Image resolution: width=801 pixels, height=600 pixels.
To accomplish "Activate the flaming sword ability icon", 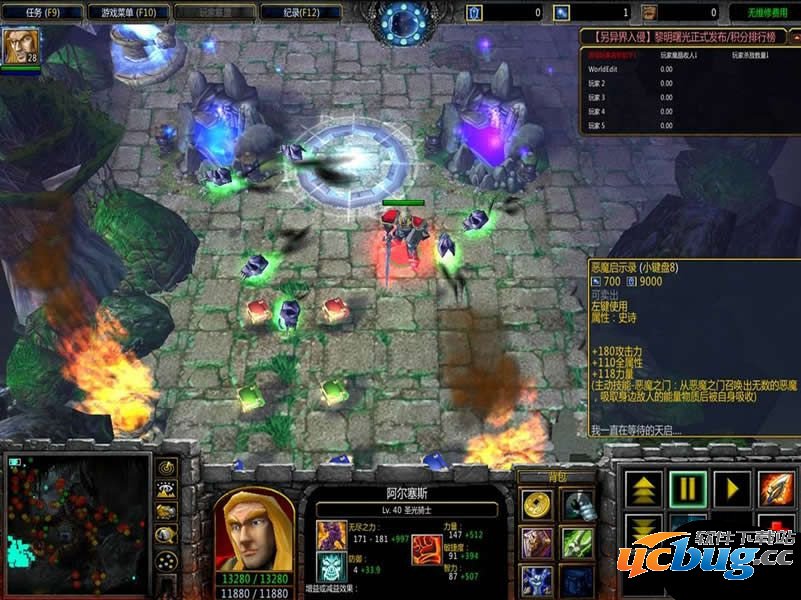I will click(x=775, y=489).
